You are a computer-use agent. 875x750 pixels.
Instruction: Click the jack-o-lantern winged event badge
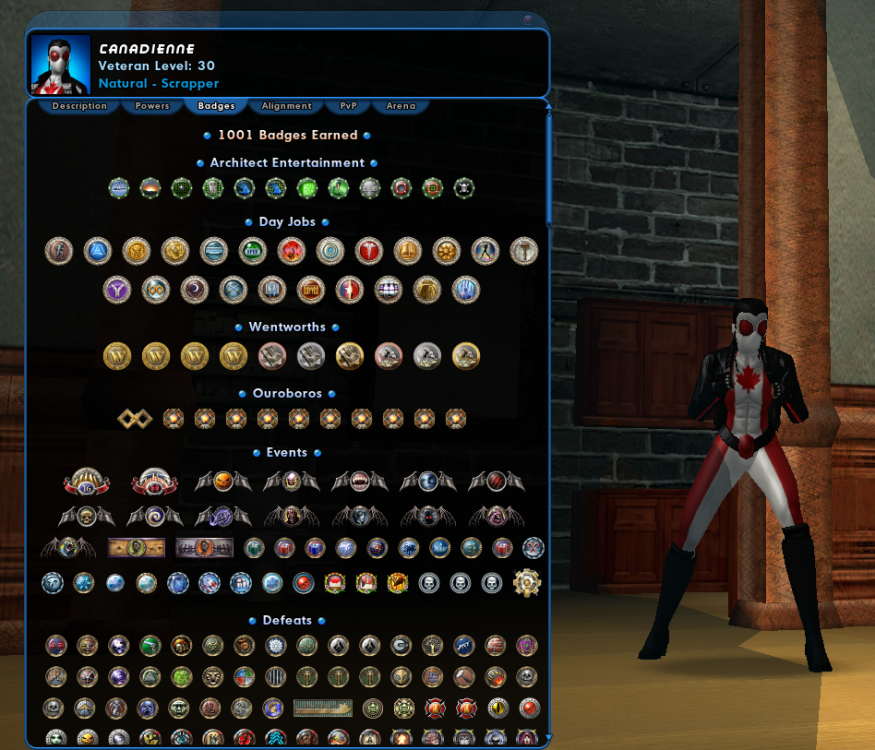[x=223, y=482]
